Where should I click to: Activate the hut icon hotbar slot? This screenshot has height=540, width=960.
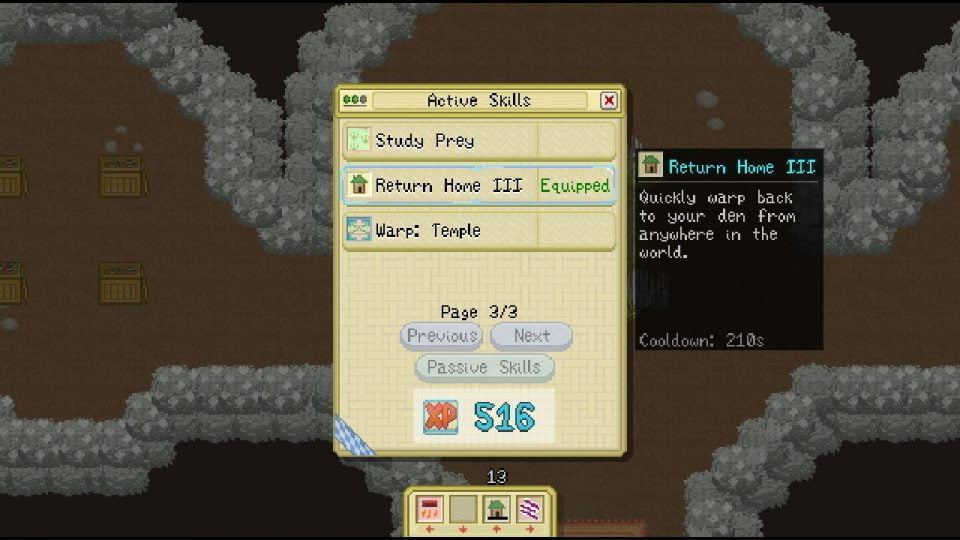[x=496, y=510]
